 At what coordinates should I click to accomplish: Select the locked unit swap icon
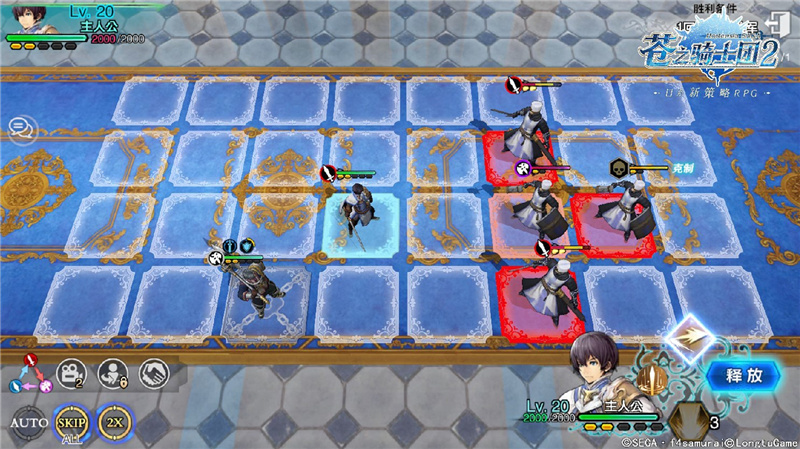[112, 373]
